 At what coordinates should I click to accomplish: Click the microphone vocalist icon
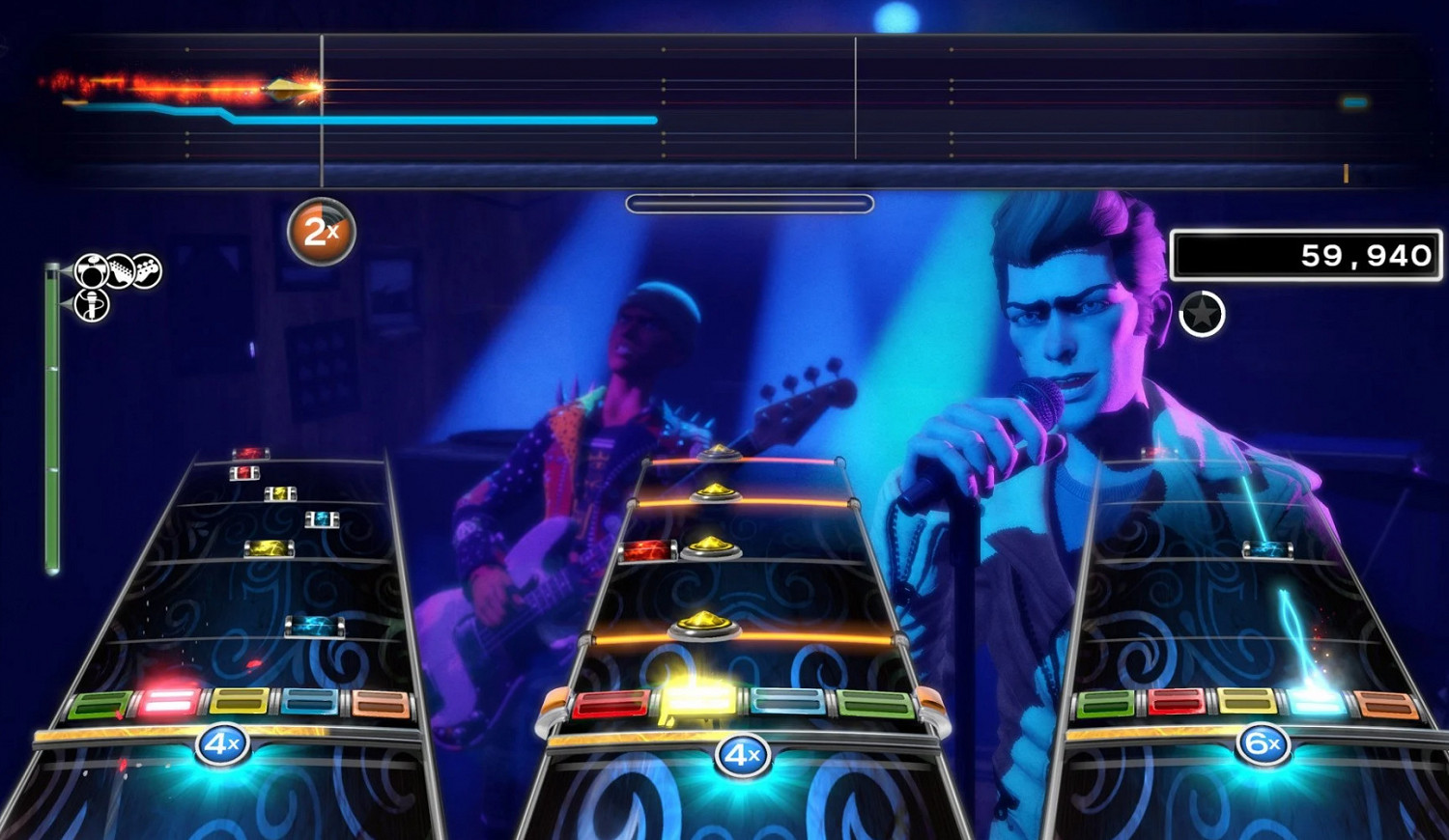92,305
